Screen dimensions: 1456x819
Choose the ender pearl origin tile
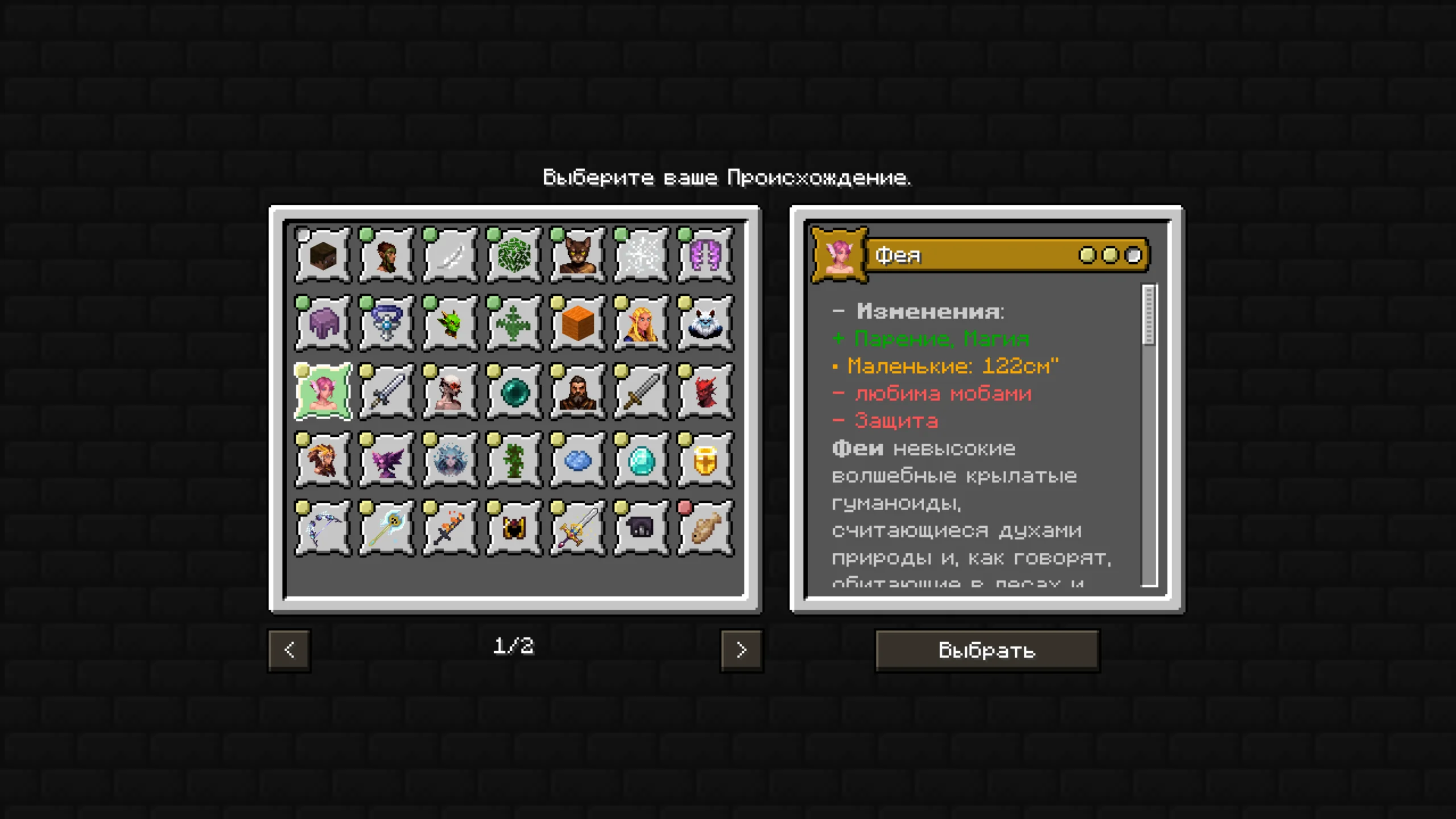coord(514,392)
